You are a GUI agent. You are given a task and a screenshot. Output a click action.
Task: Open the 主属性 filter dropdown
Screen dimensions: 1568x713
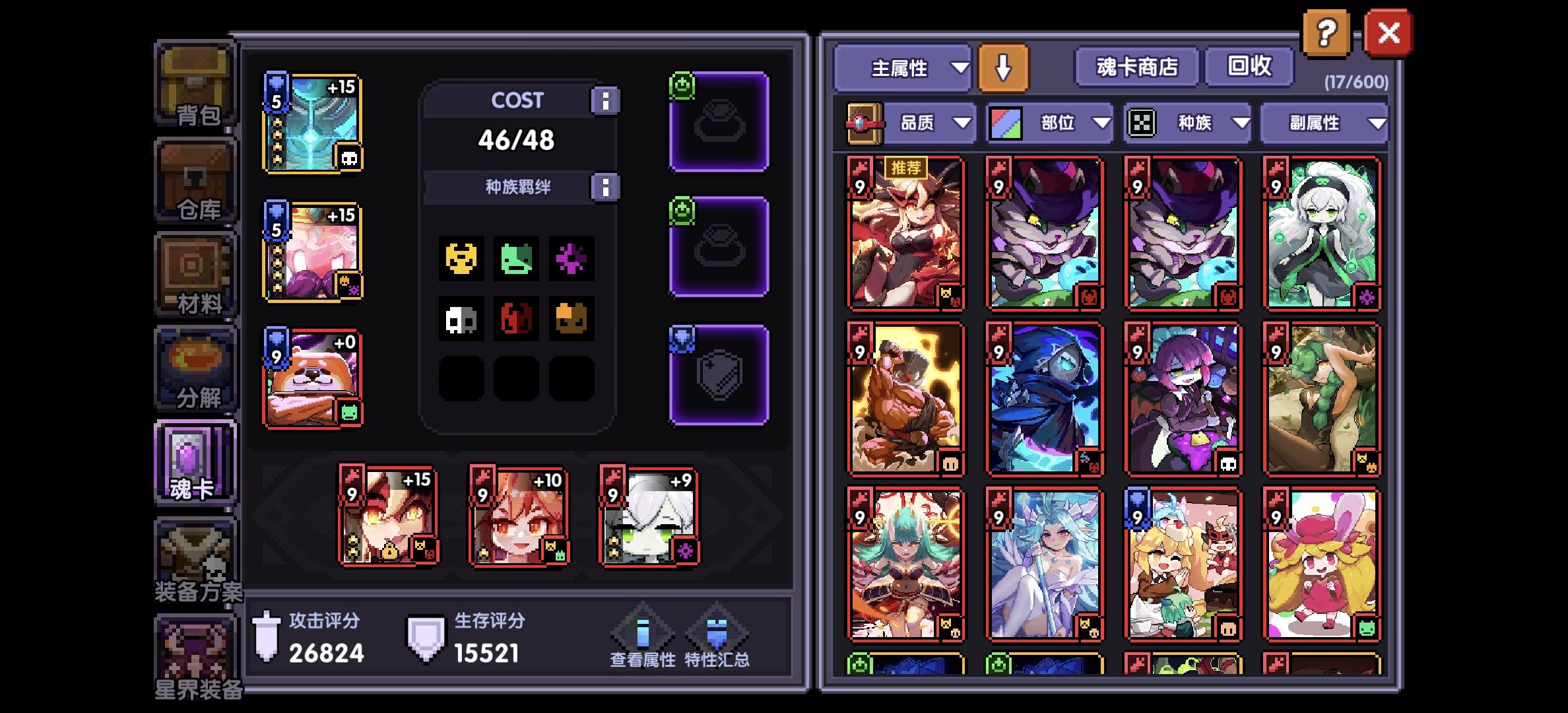[901, 69]
